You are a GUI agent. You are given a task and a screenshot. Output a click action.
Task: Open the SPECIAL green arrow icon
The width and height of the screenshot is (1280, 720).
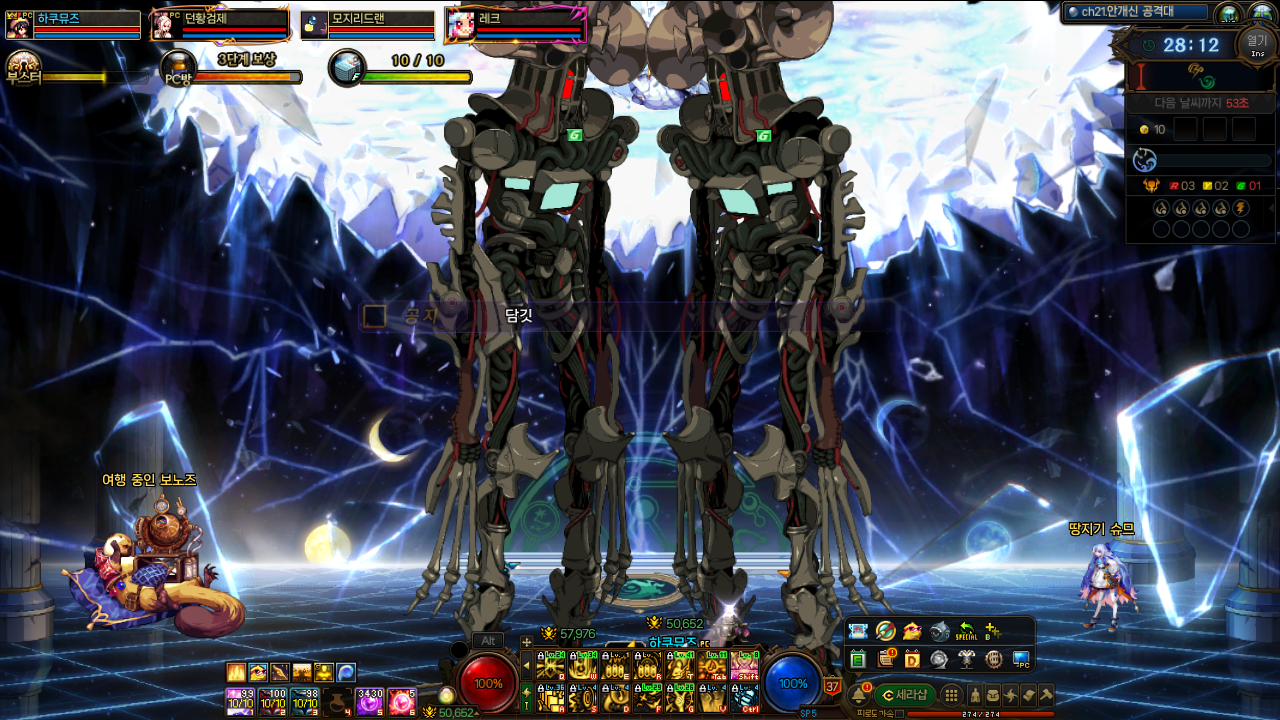click(966, 631)
